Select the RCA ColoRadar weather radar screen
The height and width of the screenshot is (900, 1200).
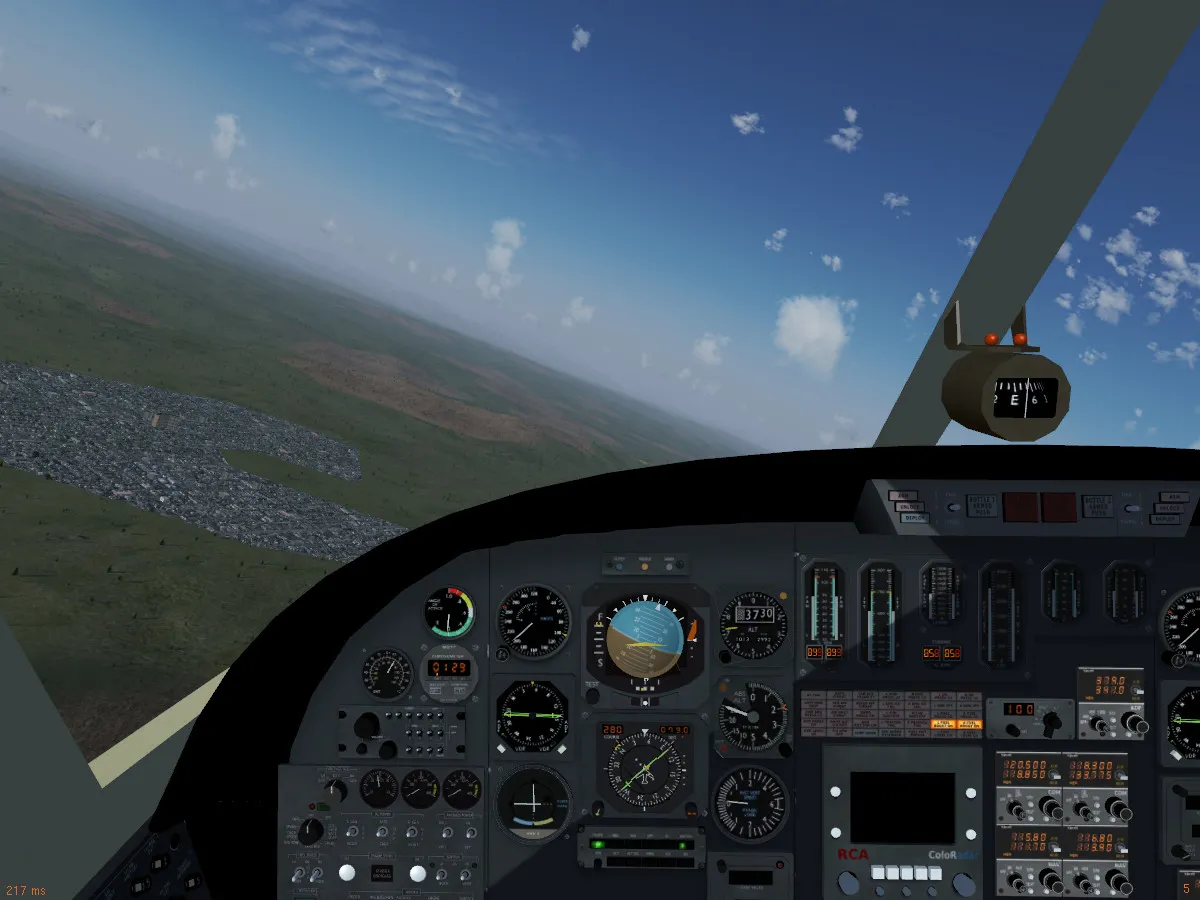(902, 808)
